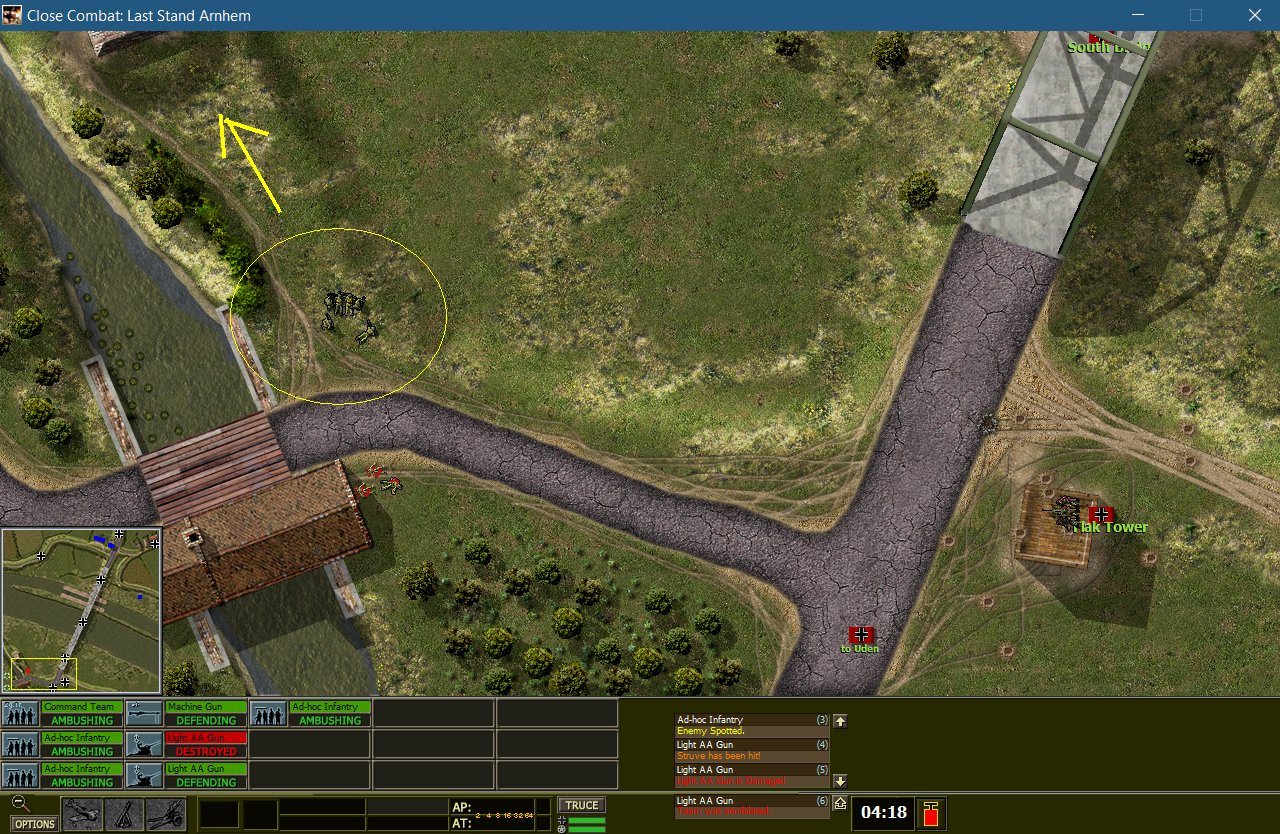Call in the mortar barrage support

click(124, 814)
